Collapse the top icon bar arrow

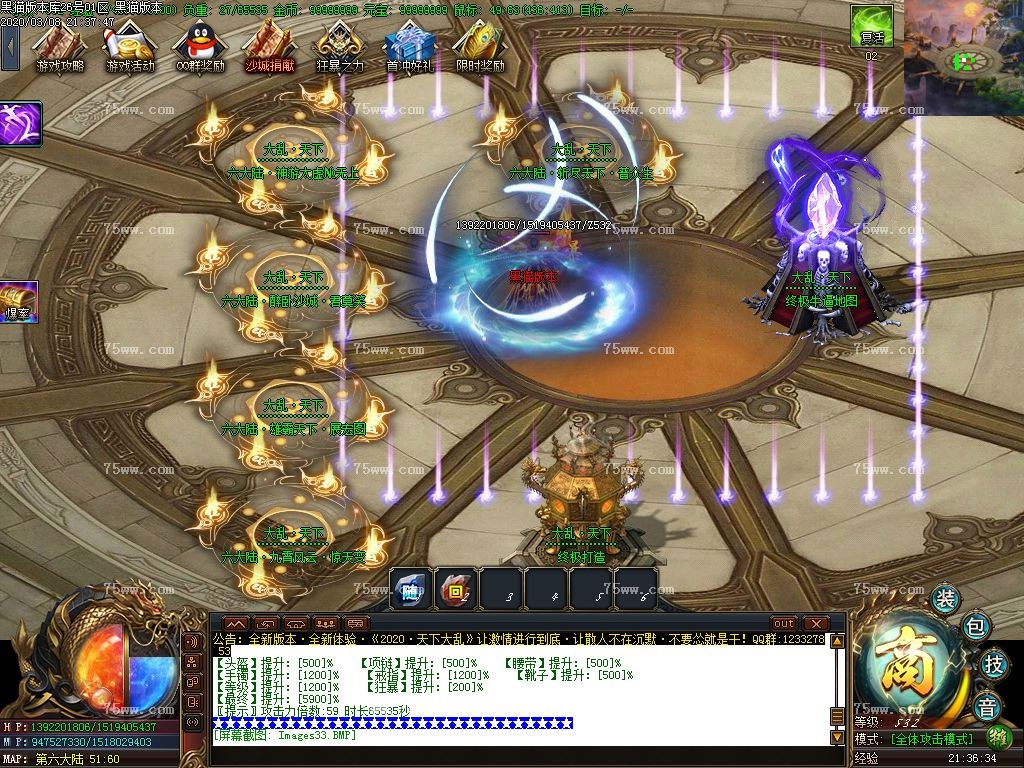pyautogui.click(x=10, y=45)
